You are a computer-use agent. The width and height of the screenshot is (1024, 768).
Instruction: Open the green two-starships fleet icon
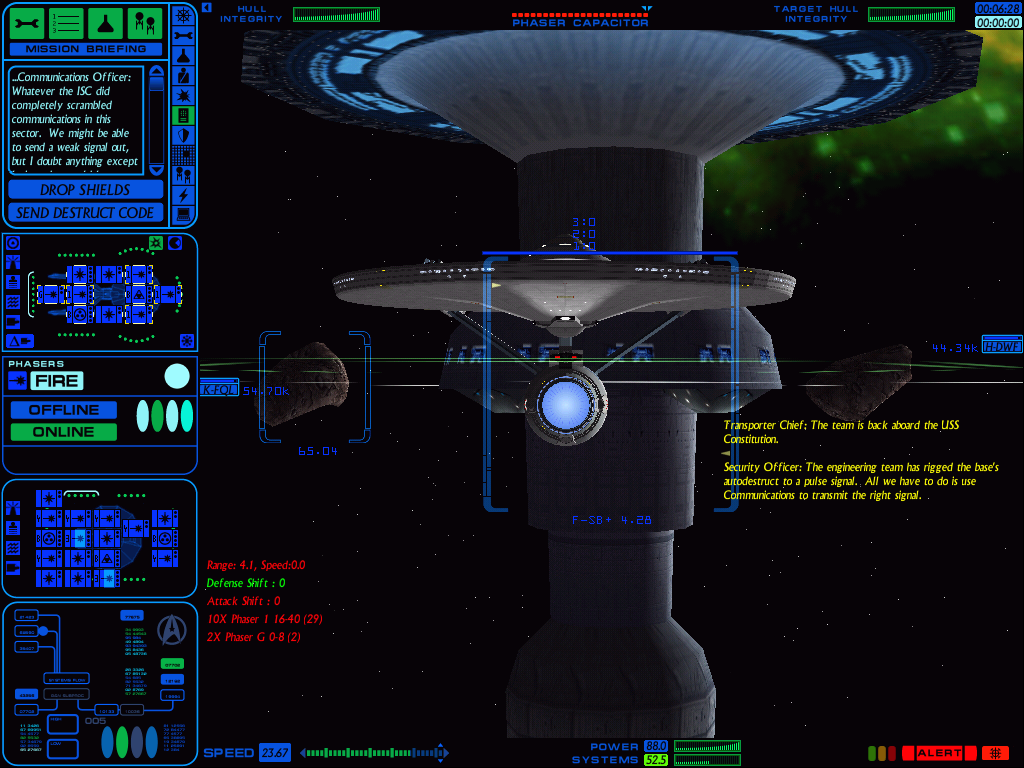click(x=146, y=21)
